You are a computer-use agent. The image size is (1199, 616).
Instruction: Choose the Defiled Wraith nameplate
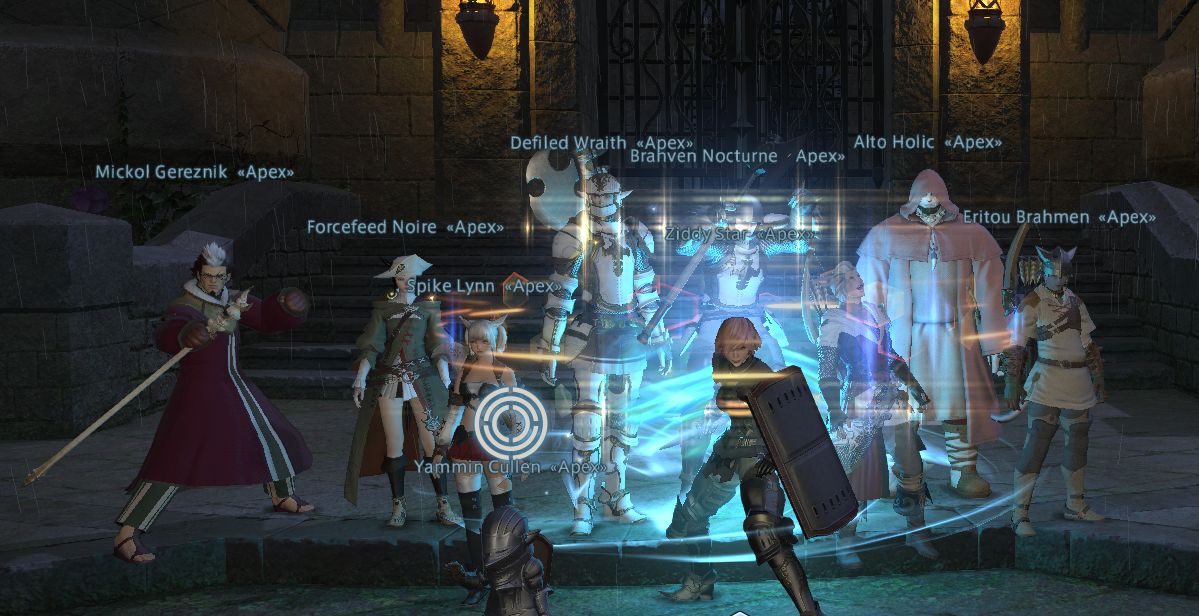(601, 144)
